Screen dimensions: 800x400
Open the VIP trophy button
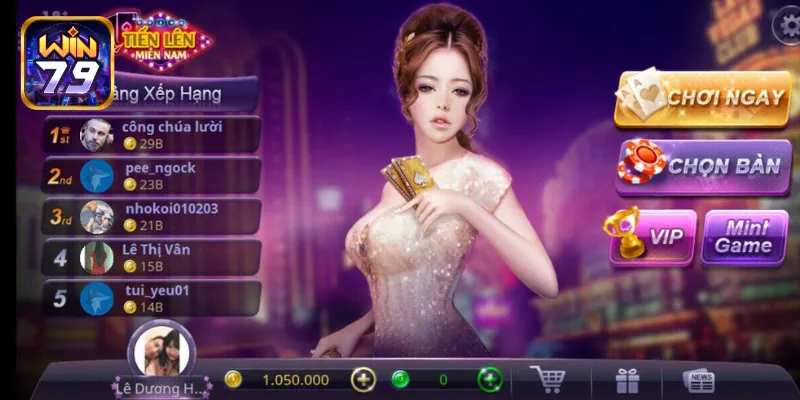(653, 236)
